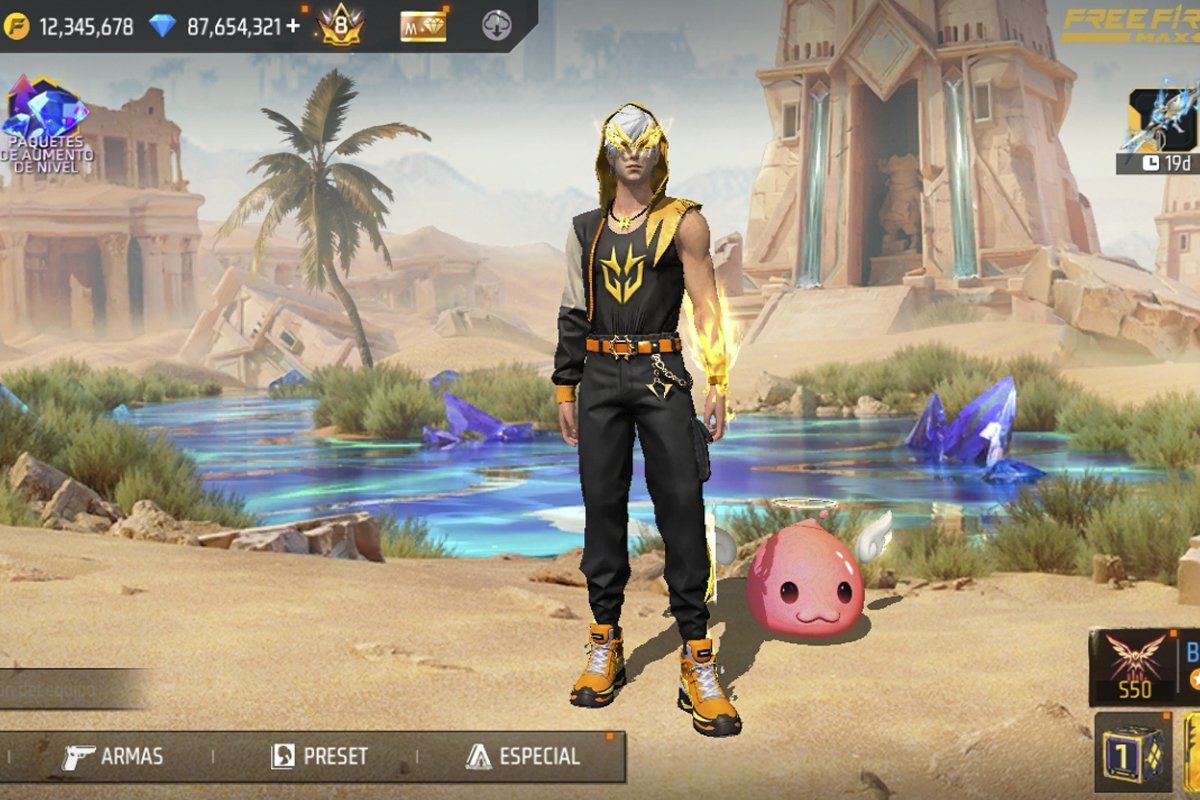
Task: Open the ARMAS weapons menu
Action: [x=112, y=757]
